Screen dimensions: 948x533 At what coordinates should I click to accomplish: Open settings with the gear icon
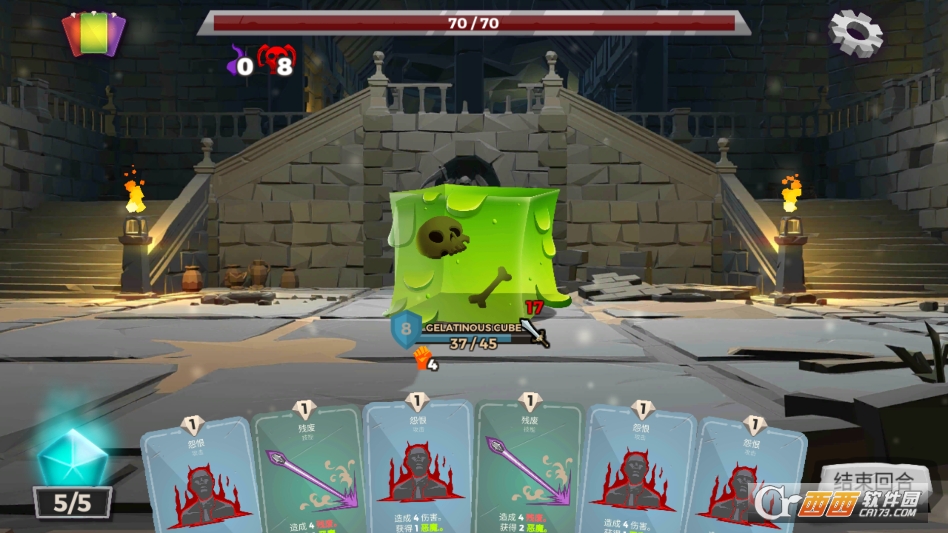tap(856, 33)
